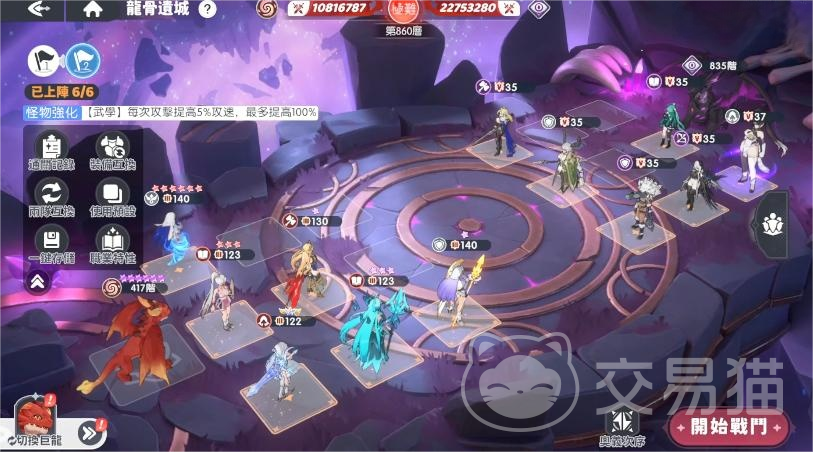
Task: Return to the home screen
Action: [93, 9]
